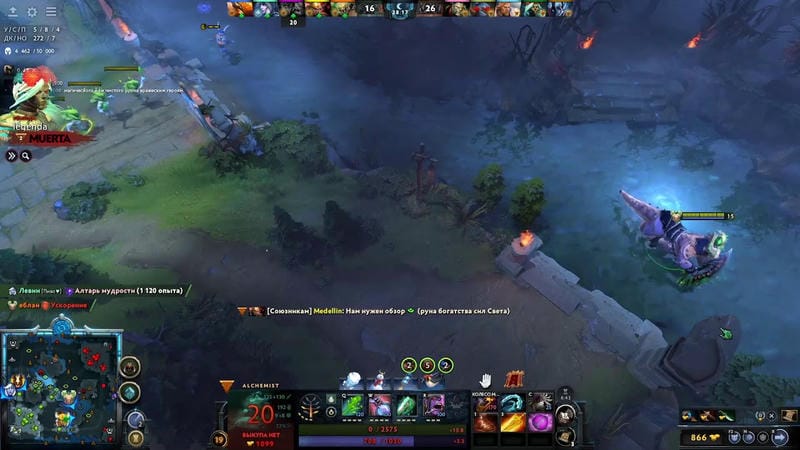Use the purple orb inventory item

(540, 422)
